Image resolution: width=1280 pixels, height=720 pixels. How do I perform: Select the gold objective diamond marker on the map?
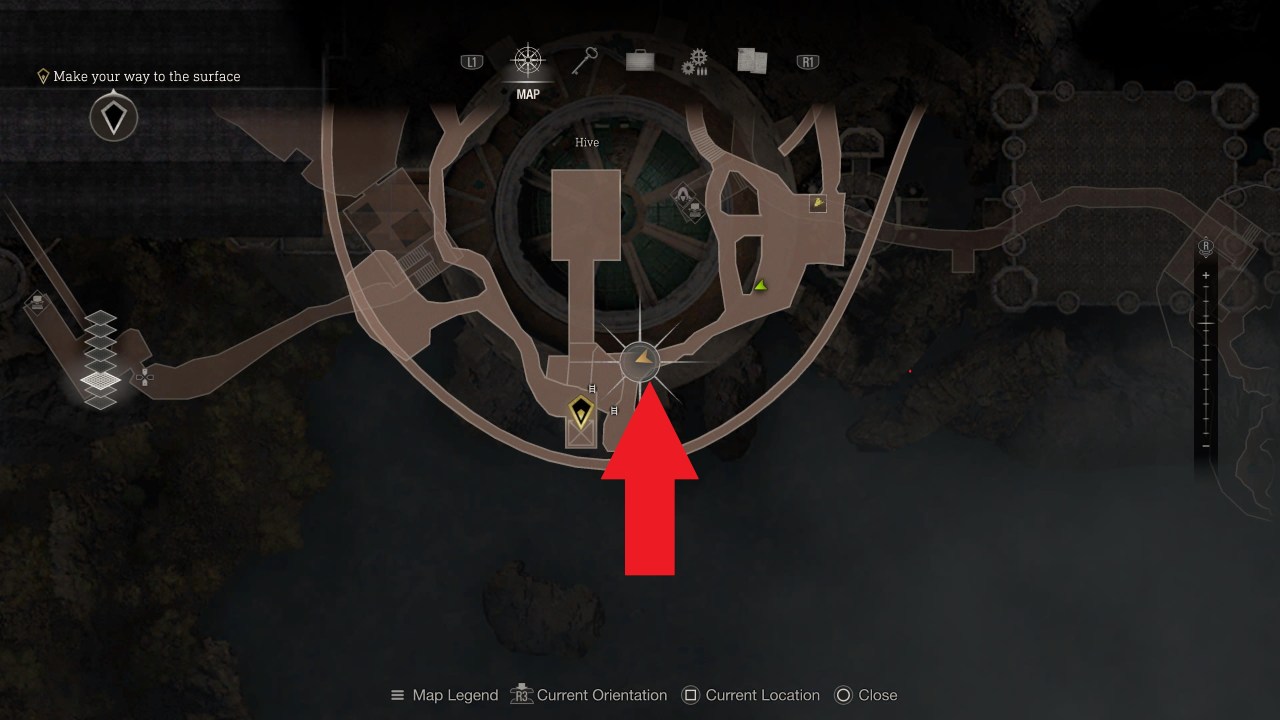point(580,413)
